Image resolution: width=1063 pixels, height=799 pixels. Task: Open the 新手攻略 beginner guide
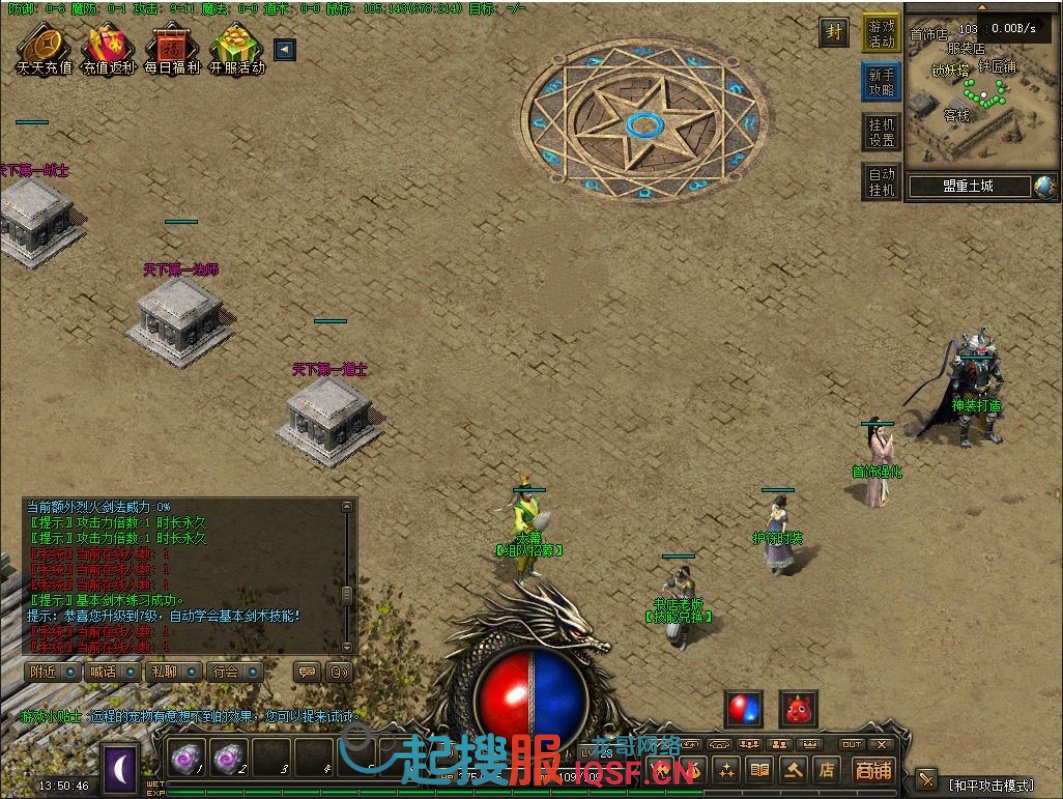click(x=881, y=82)
